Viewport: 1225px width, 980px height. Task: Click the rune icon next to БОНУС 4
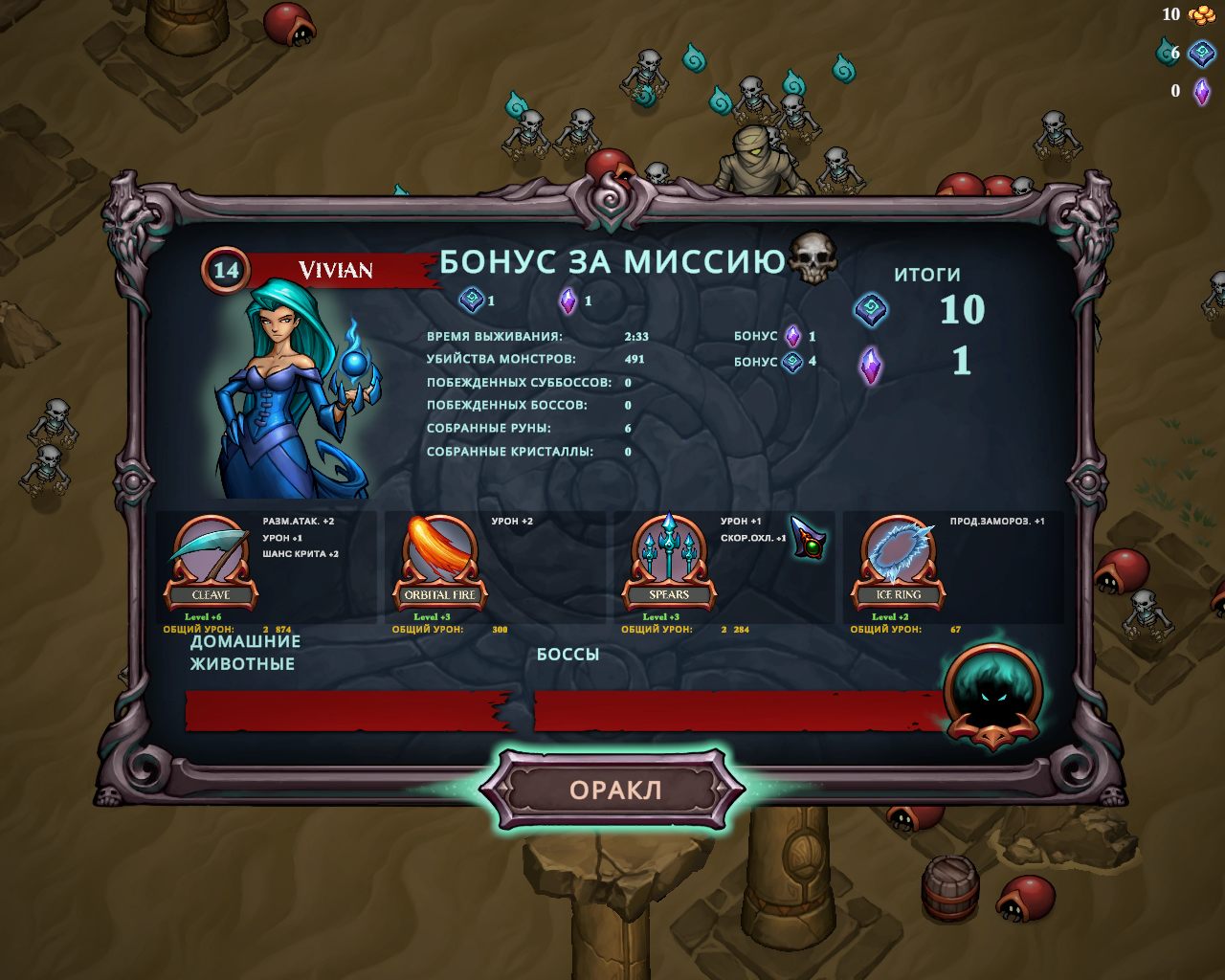point(793,364)
